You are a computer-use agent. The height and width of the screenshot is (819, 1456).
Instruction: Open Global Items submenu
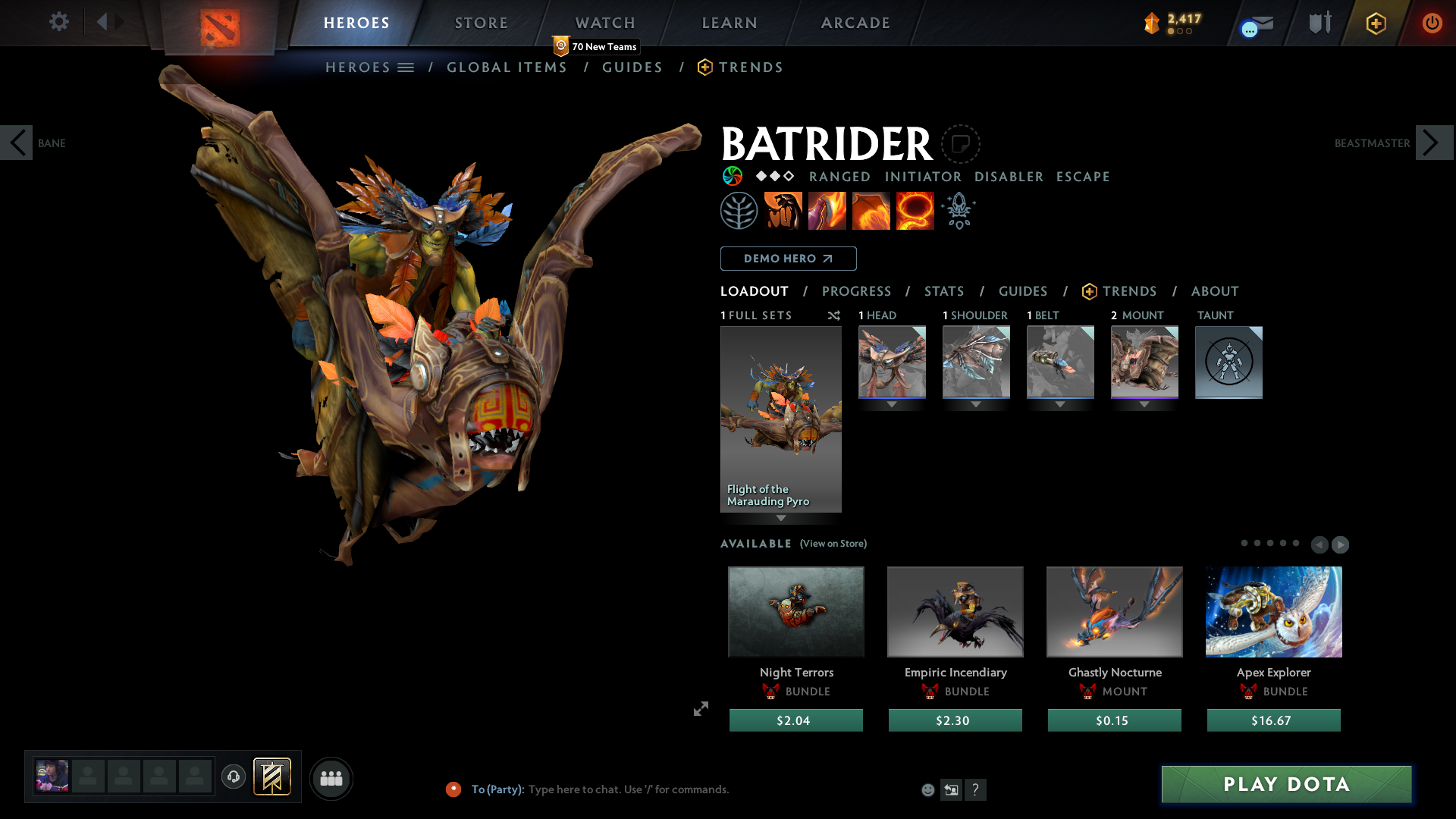(x=507, y=67)
